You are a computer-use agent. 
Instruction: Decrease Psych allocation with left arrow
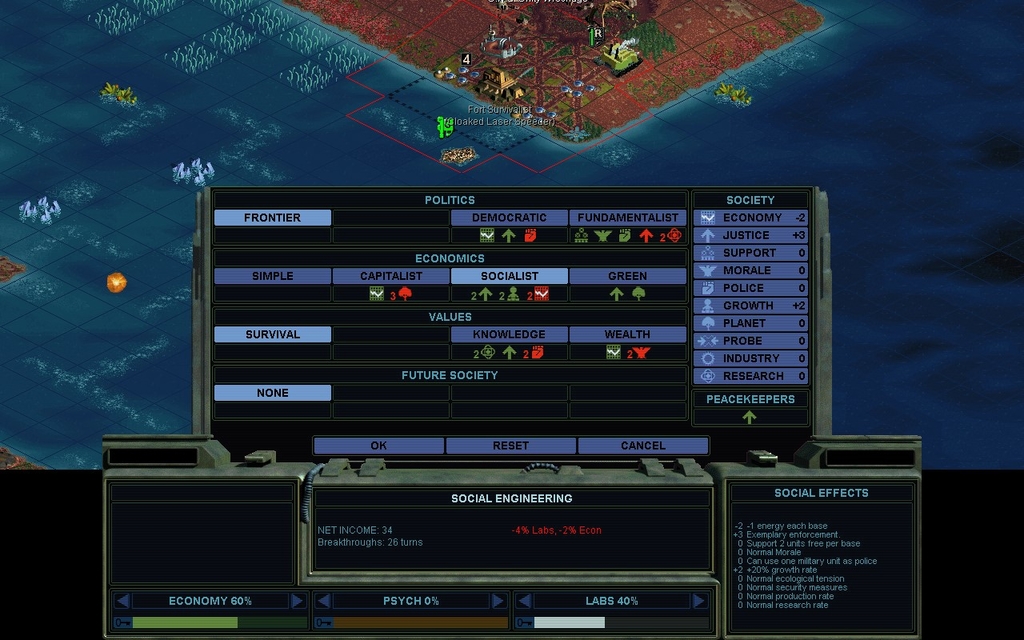pyautogui.click(x=323, y=601)
